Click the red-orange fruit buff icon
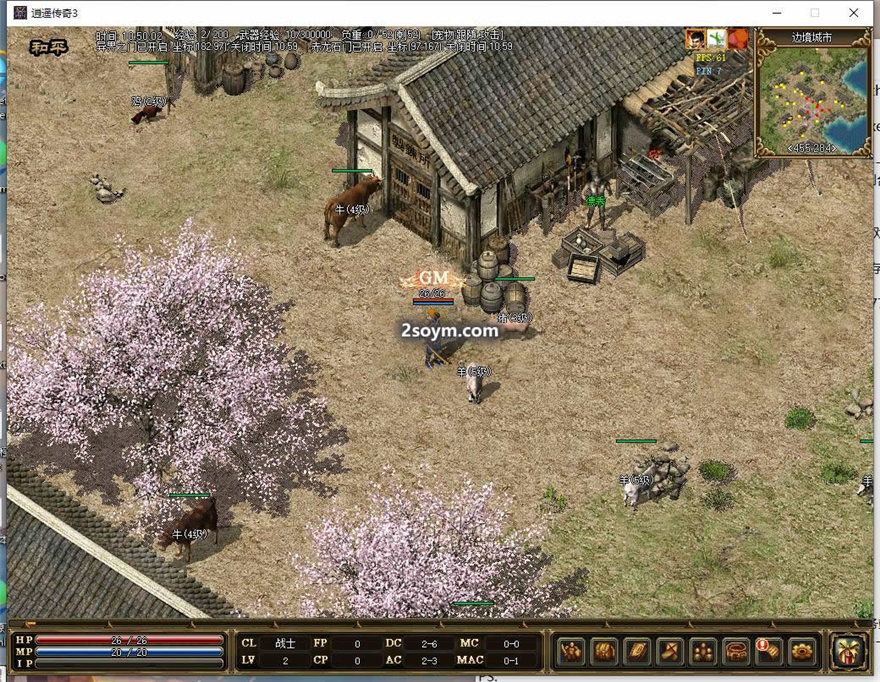Viewport: 880px width, 682px height. (x=738, y=38)
